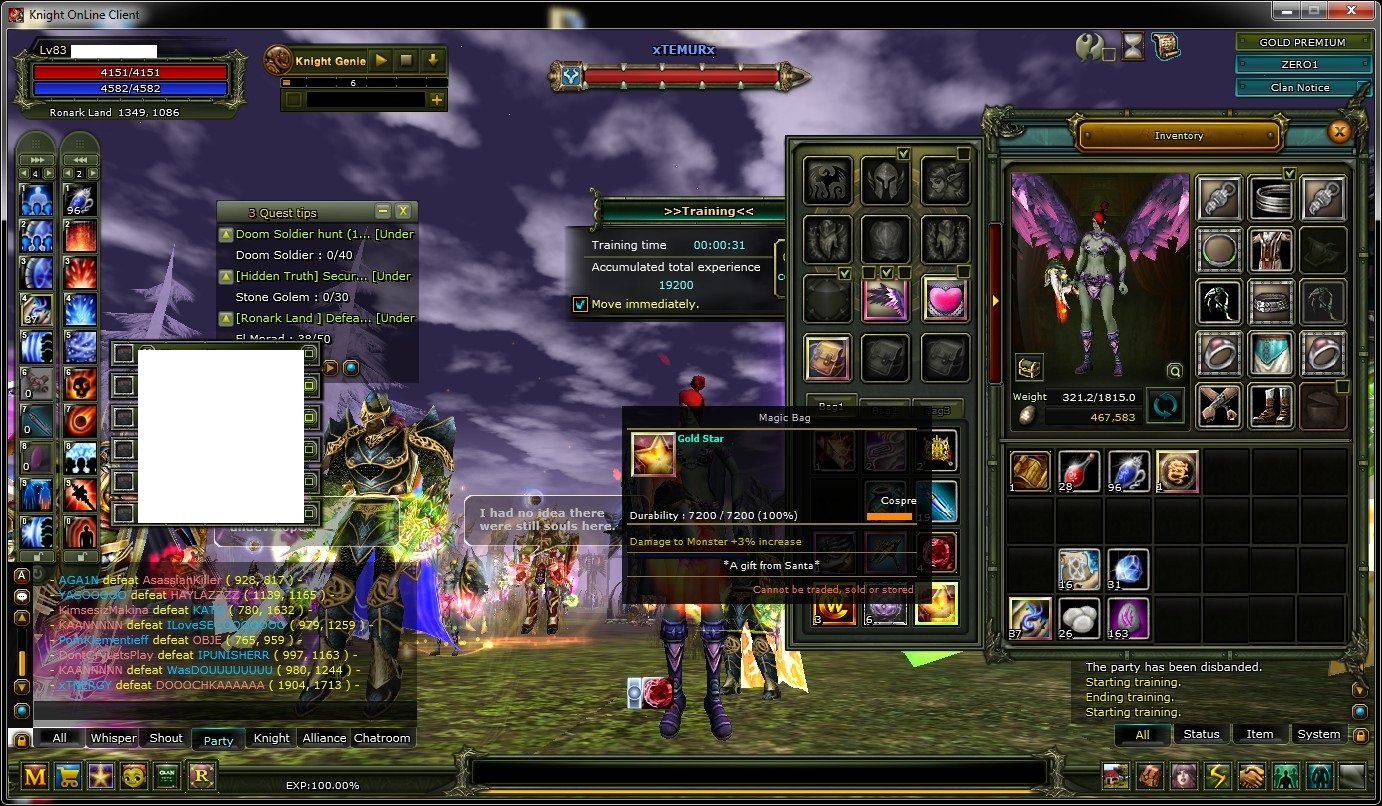Show the System message log tab

(x=1318, y=734)
